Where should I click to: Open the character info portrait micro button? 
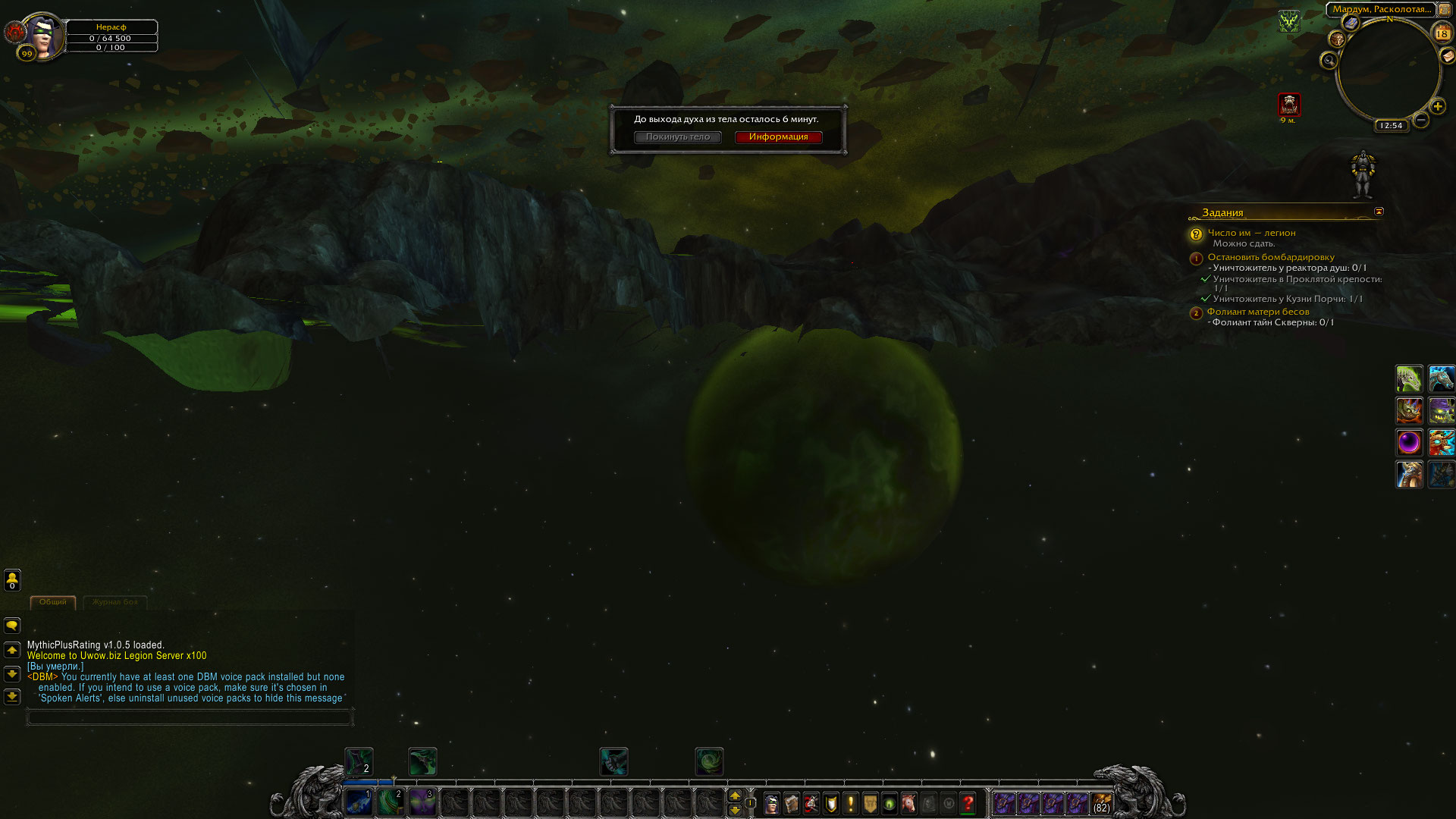772,803
